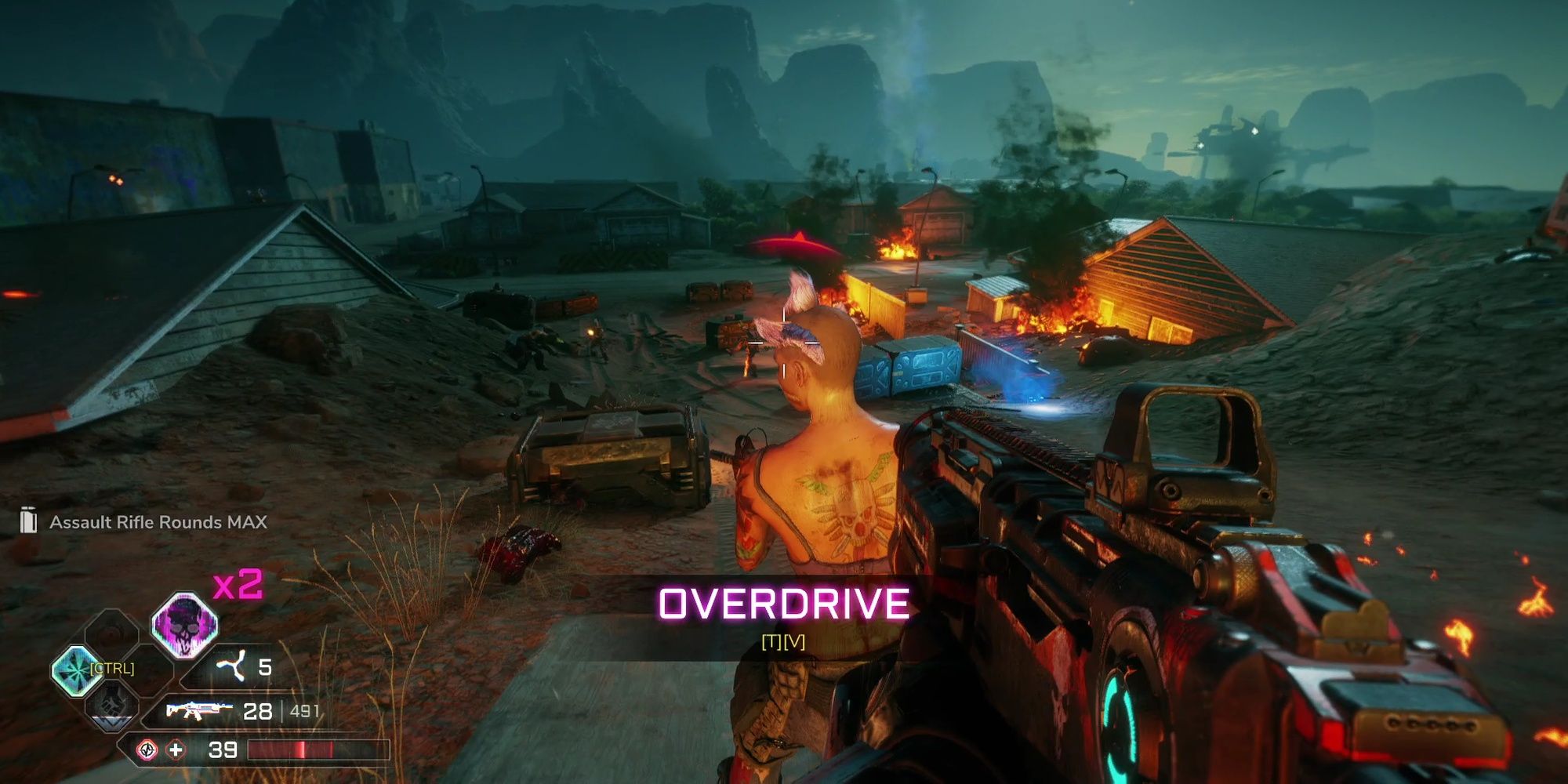Viewport: 1568px width, 784px height.
Task: Click the health value 39
Action: (x=225, y=751)
